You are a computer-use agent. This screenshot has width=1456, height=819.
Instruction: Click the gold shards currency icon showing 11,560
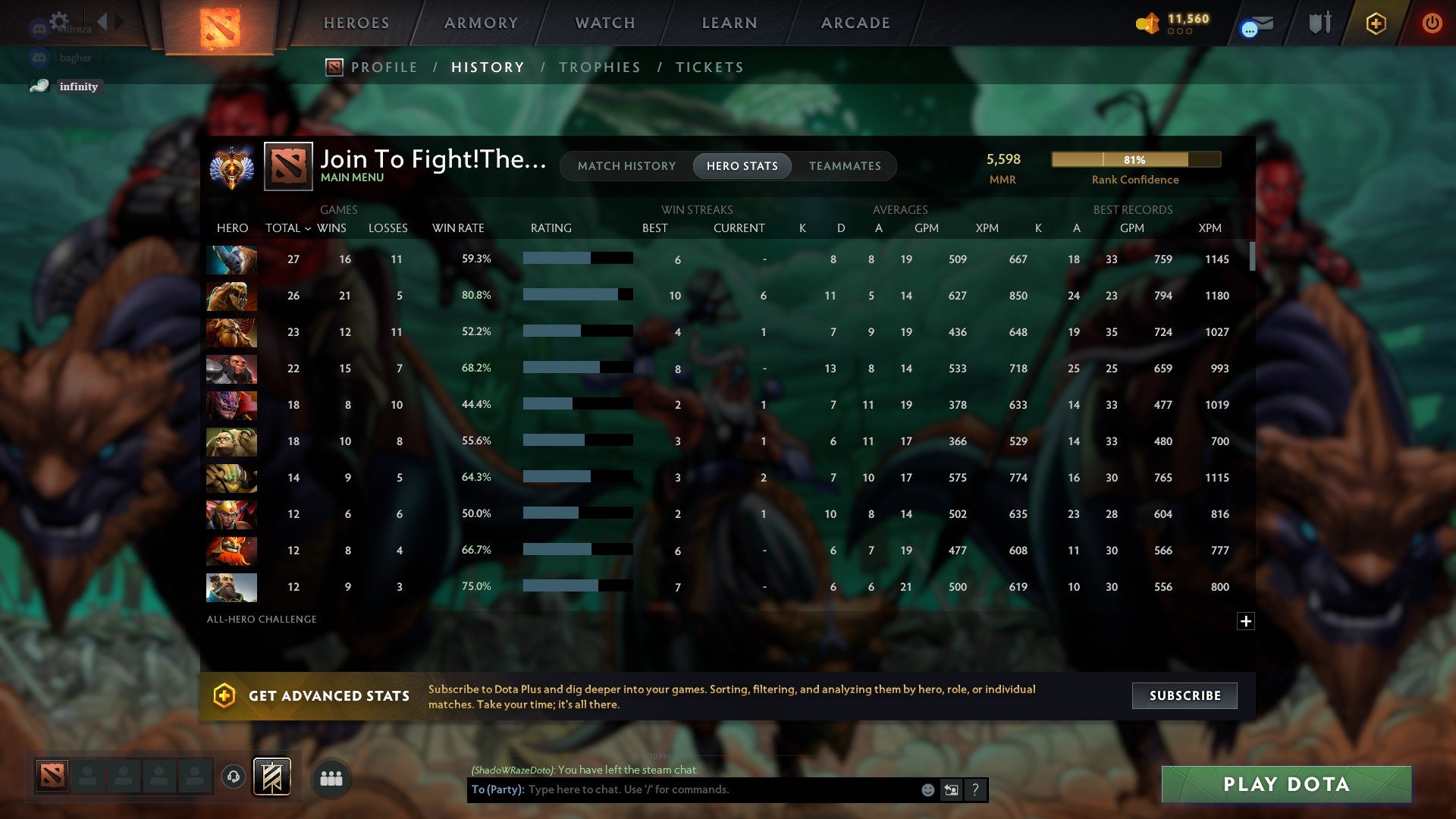(x=1147, y=24)
